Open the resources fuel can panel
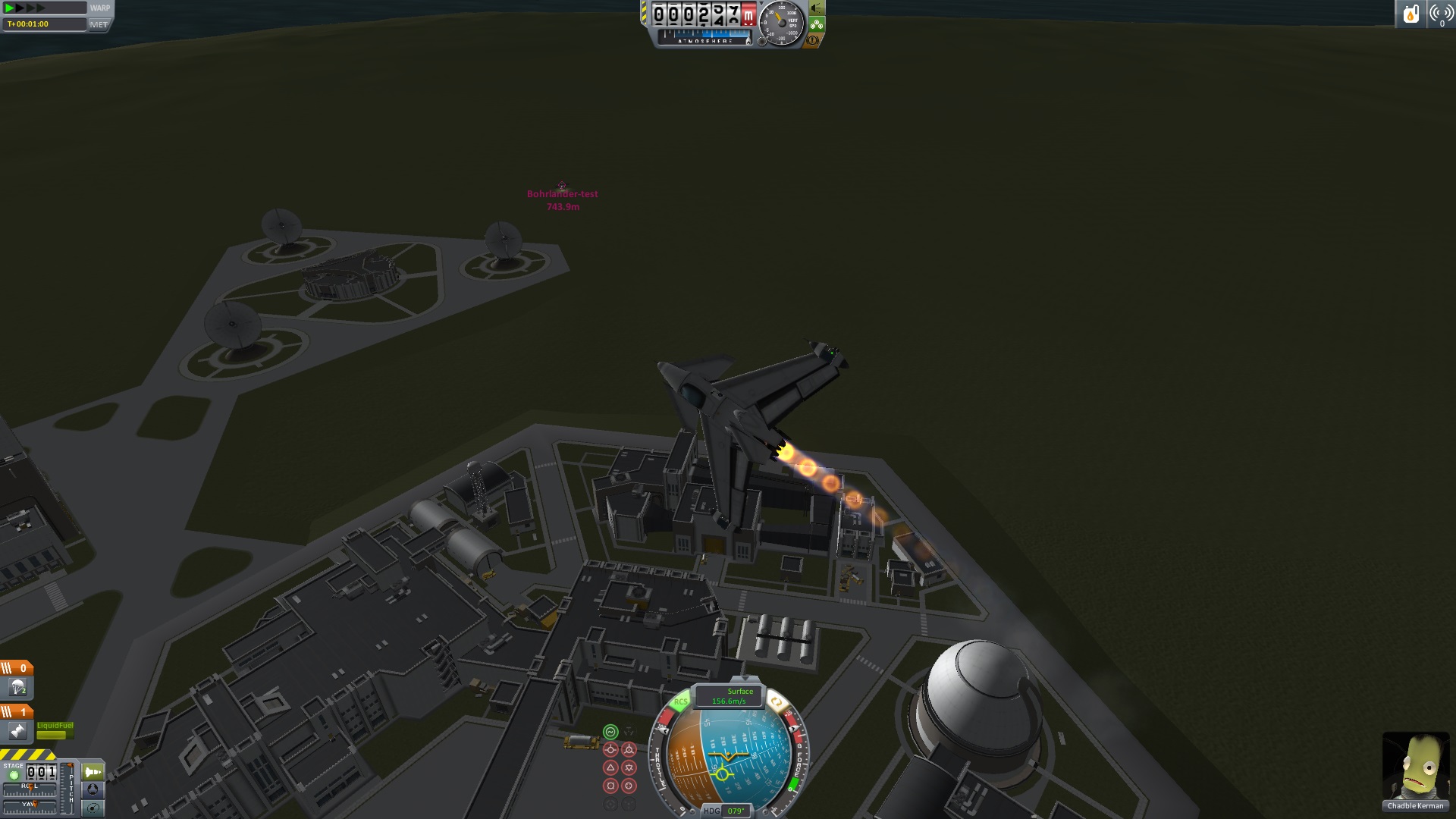Viewport: 1456px width, 819px height. pyautogui.click(x=1410, y=14)
